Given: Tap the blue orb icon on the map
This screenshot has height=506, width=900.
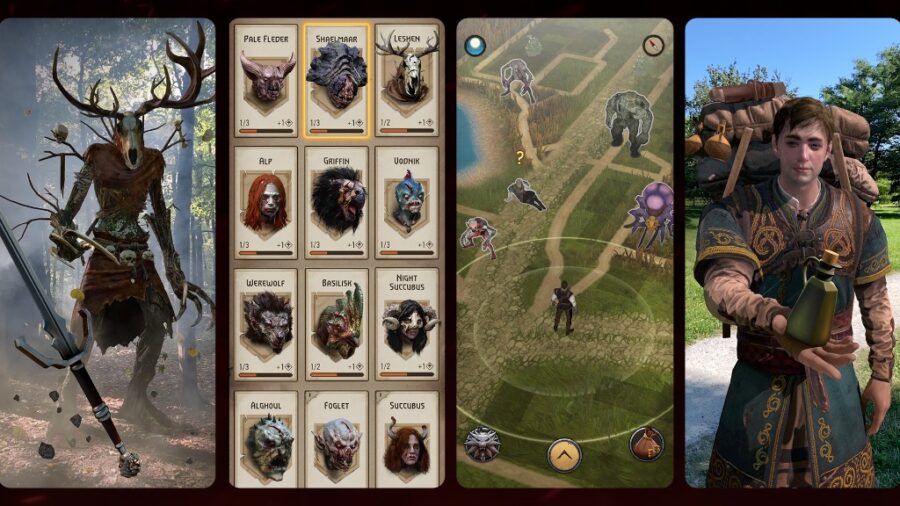Looking at the screenshot, I should (475, 45).
